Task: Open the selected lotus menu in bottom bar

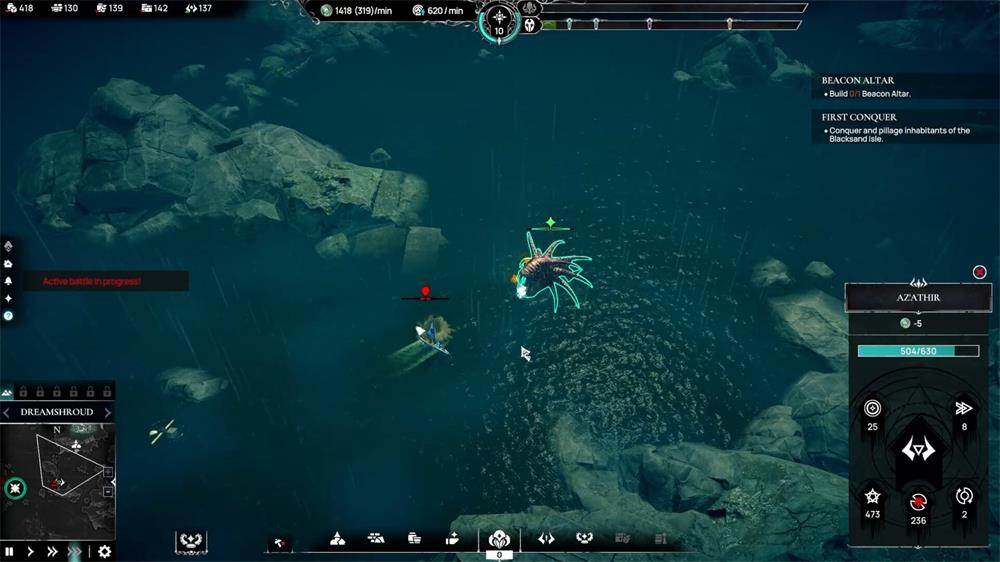Action: 499,539
